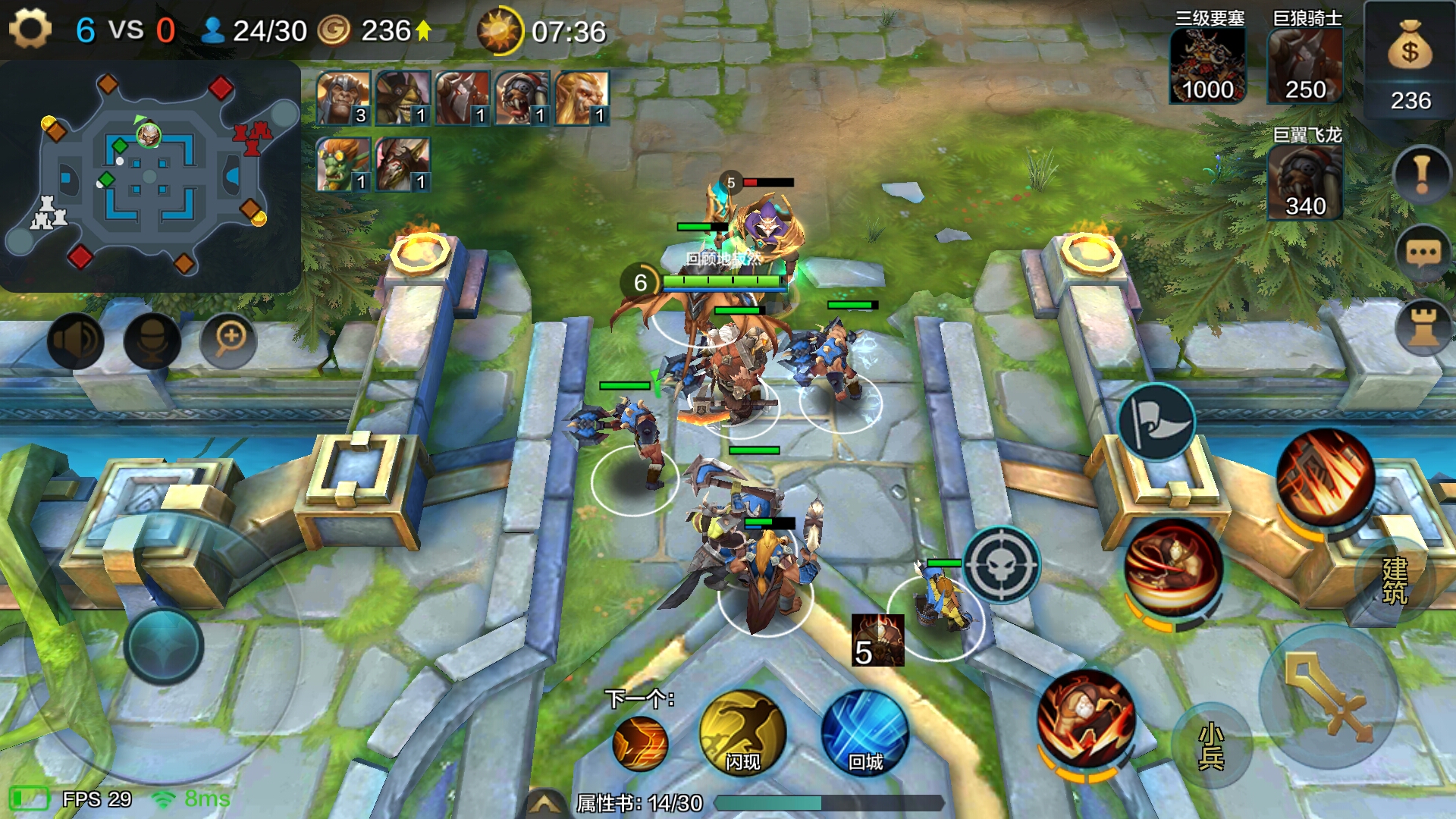
Task: Toggle the speaker sound button
Action: (75, 340)
